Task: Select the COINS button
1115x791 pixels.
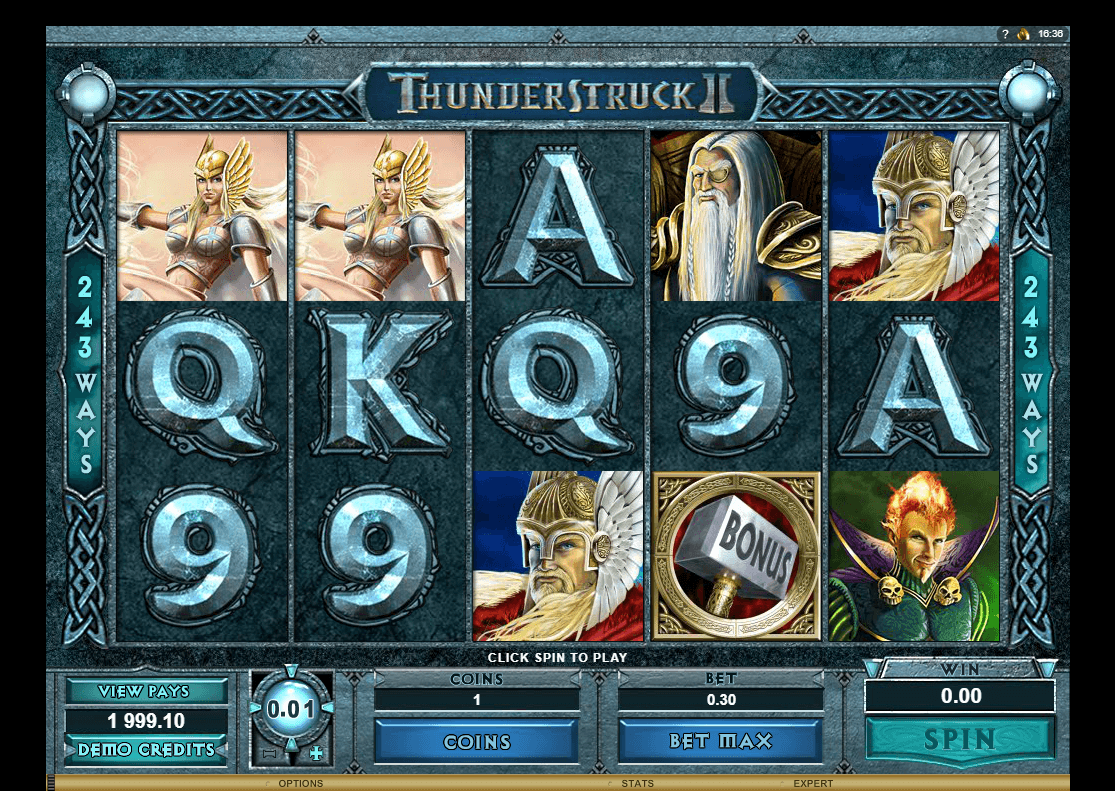Action: coord(477,741)
